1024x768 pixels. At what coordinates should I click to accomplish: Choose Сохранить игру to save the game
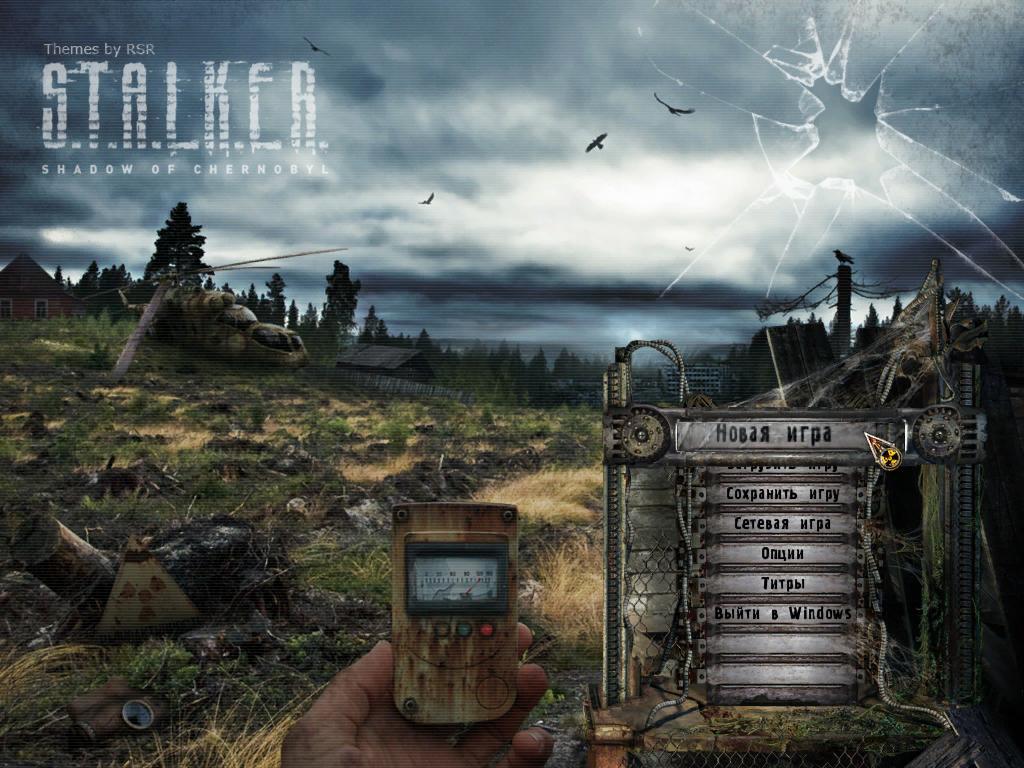point(782,494)
